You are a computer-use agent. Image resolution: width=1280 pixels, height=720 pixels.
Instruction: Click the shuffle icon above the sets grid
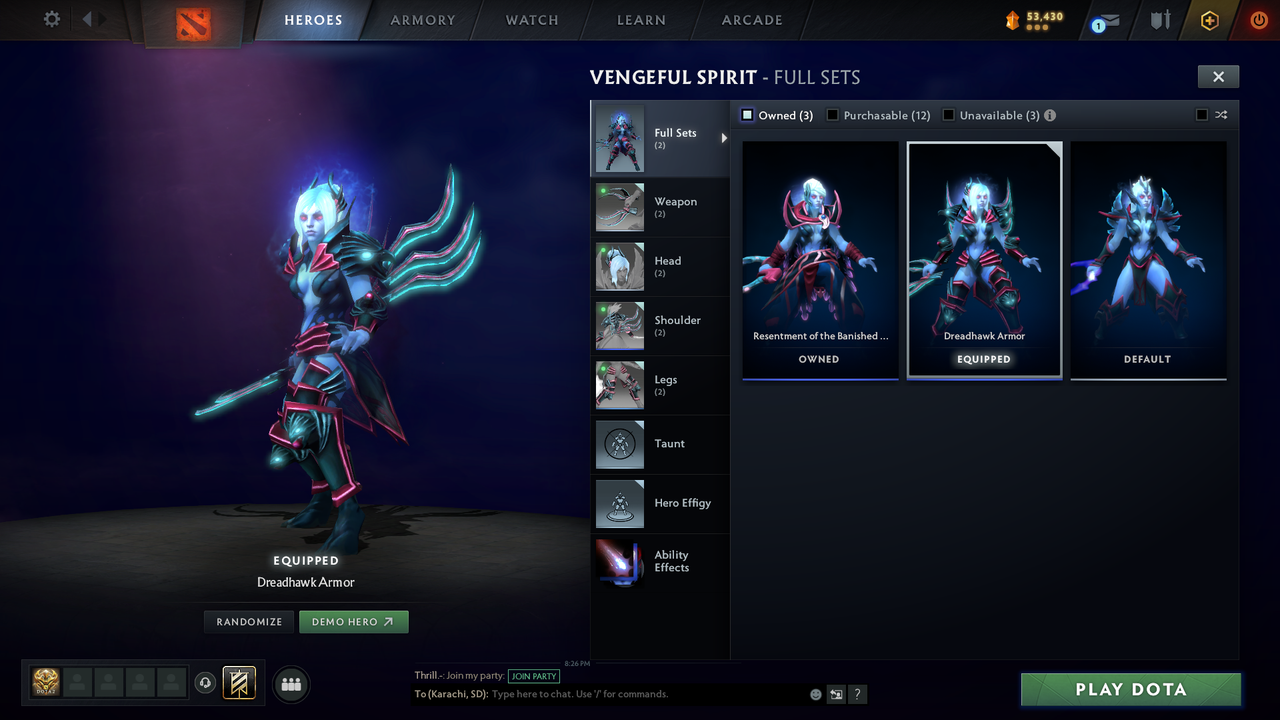1221,115
